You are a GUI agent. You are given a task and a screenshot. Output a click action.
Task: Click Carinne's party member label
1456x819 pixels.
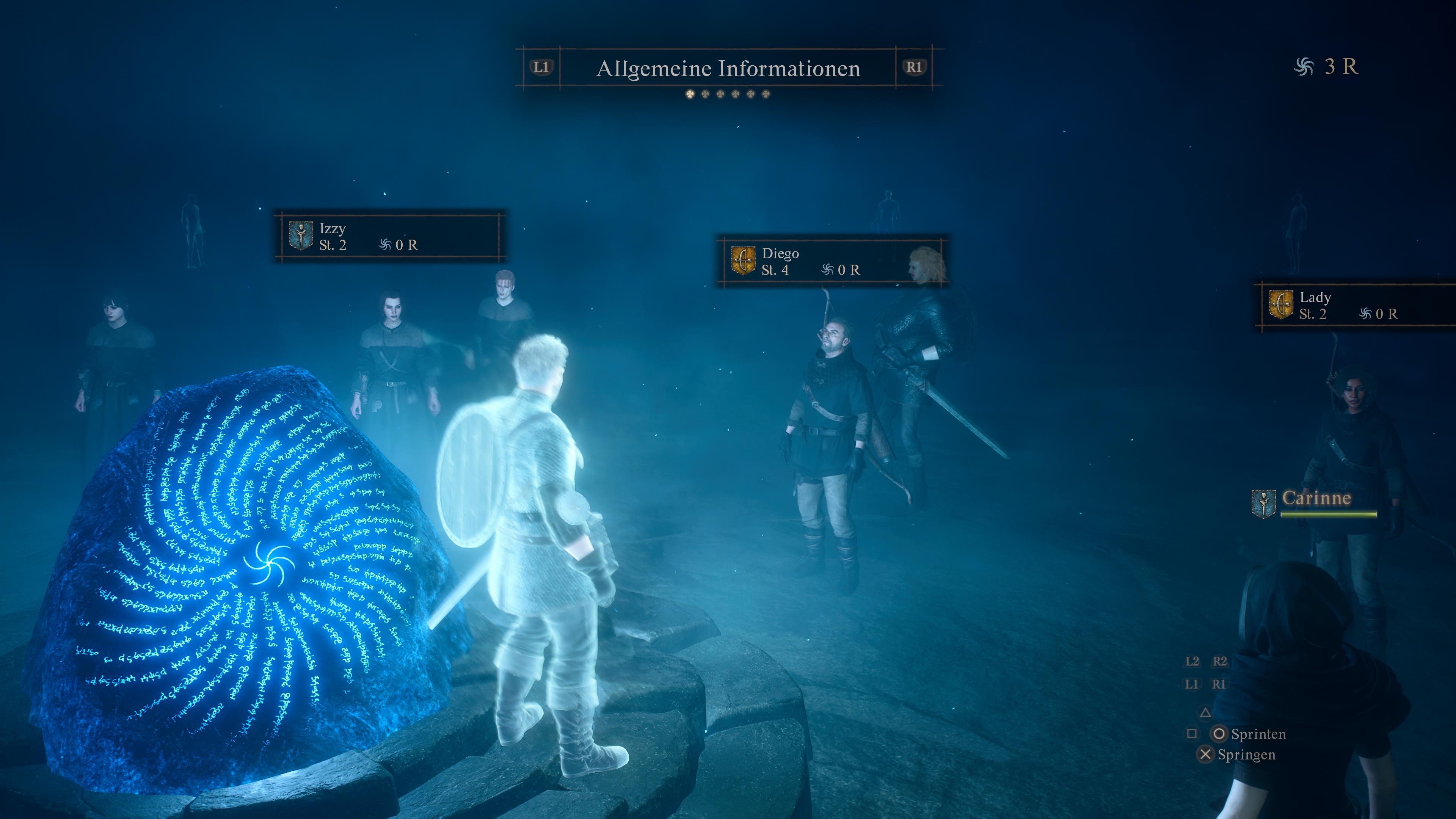tap(1316, 499)
